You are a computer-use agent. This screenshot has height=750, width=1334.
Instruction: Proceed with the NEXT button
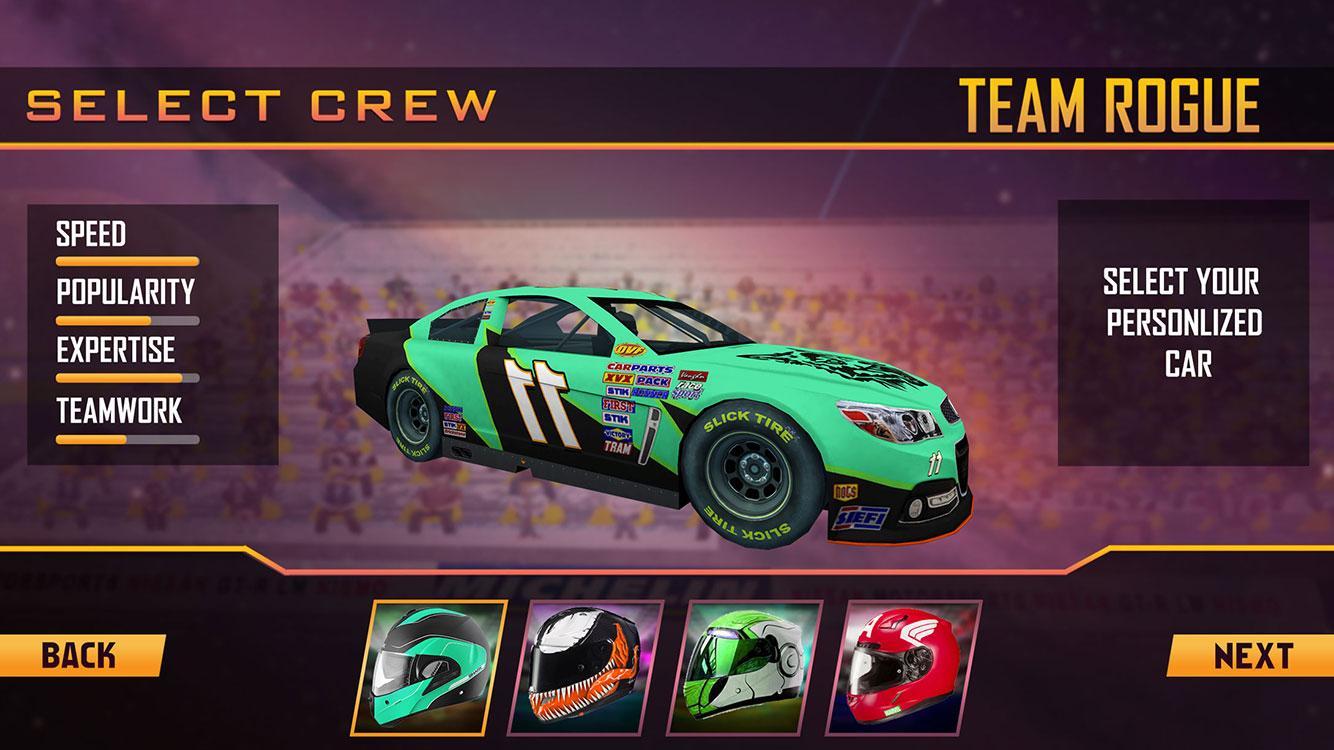[x=1252, y=656]
